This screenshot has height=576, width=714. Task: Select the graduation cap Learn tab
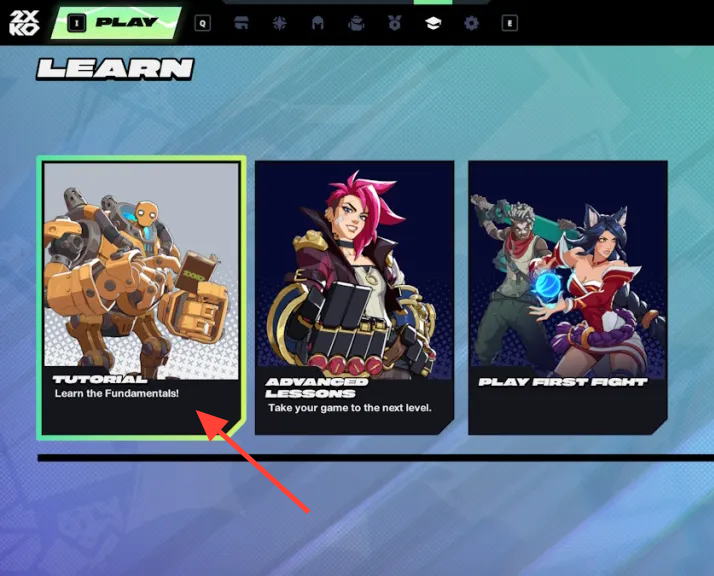(432, 22)
